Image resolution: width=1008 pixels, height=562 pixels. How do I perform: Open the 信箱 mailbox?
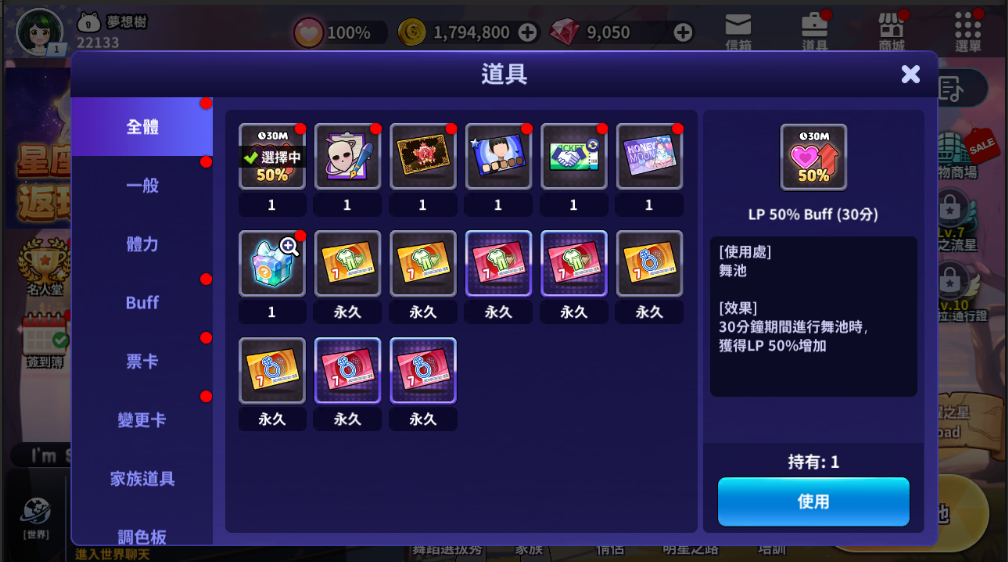coord(738,31)
